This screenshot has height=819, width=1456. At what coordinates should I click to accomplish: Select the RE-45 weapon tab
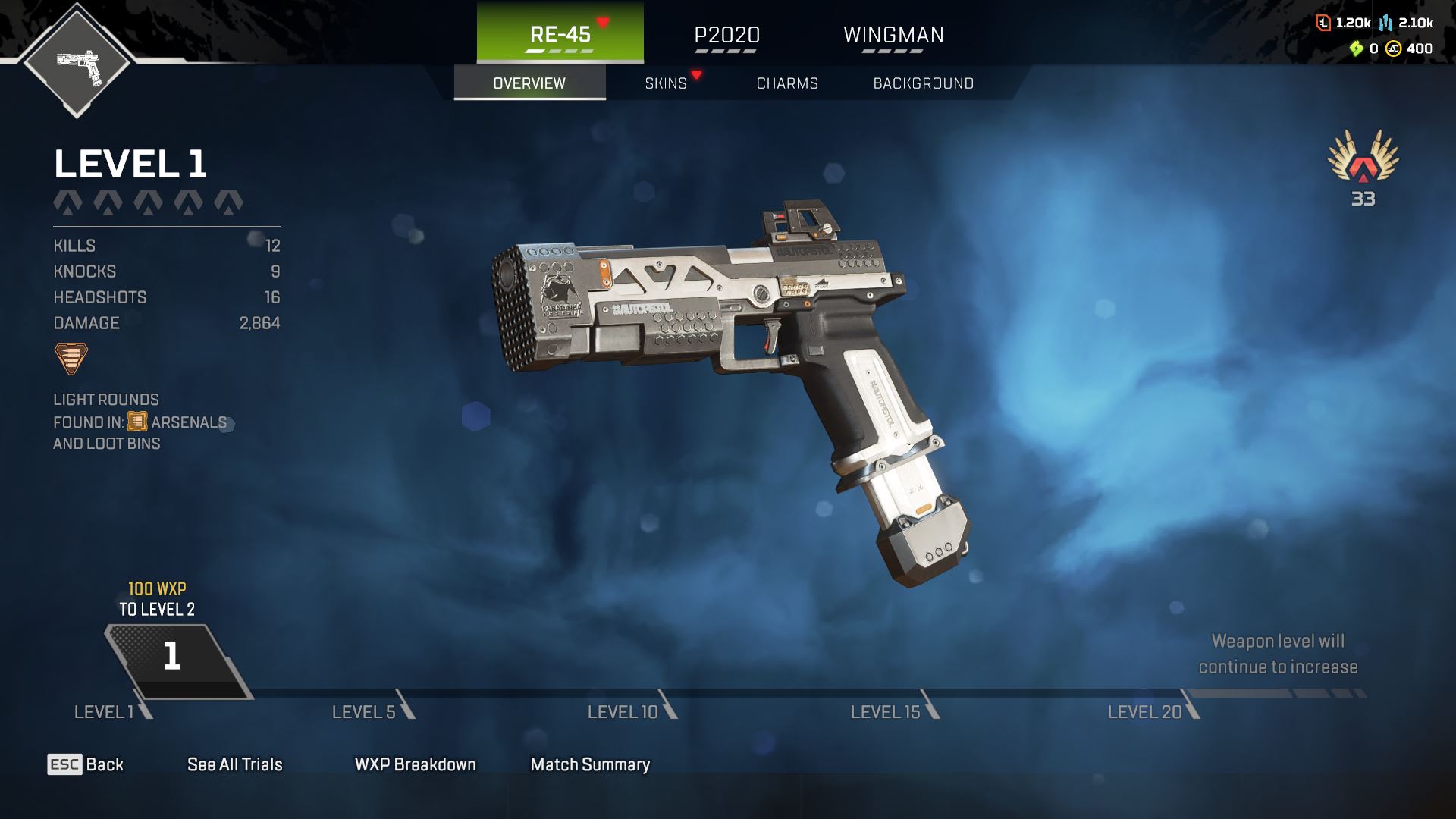click(560, 34)
